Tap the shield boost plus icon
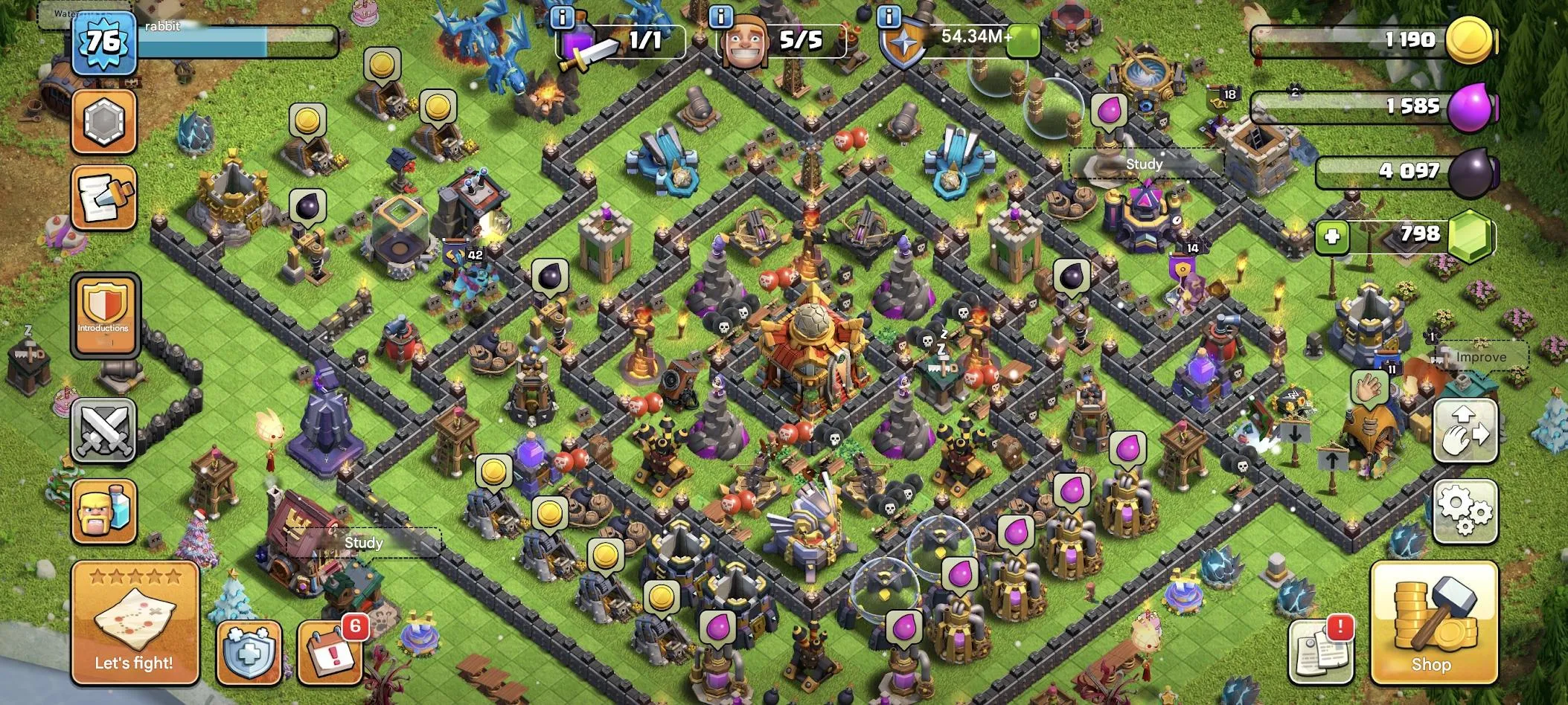 tap(249, 654)
